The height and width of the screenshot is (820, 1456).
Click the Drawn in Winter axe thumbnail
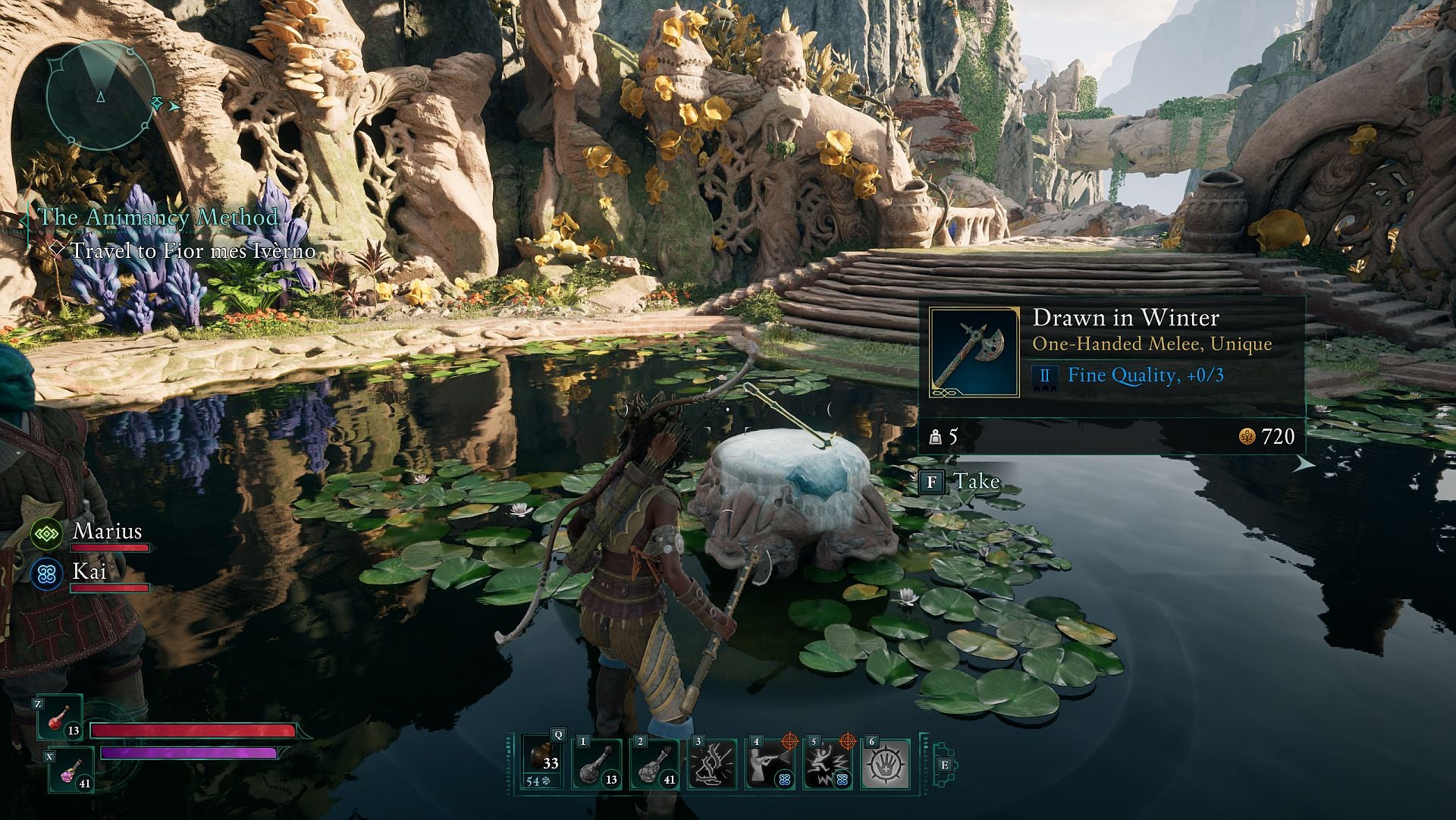click(974, 353)
